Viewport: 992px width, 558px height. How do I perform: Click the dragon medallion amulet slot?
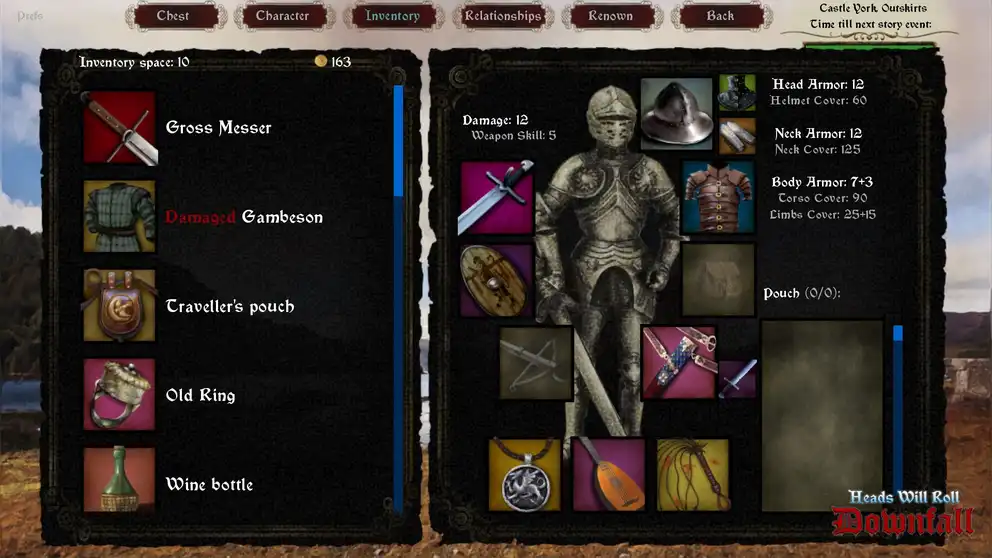tap(525, 474)
